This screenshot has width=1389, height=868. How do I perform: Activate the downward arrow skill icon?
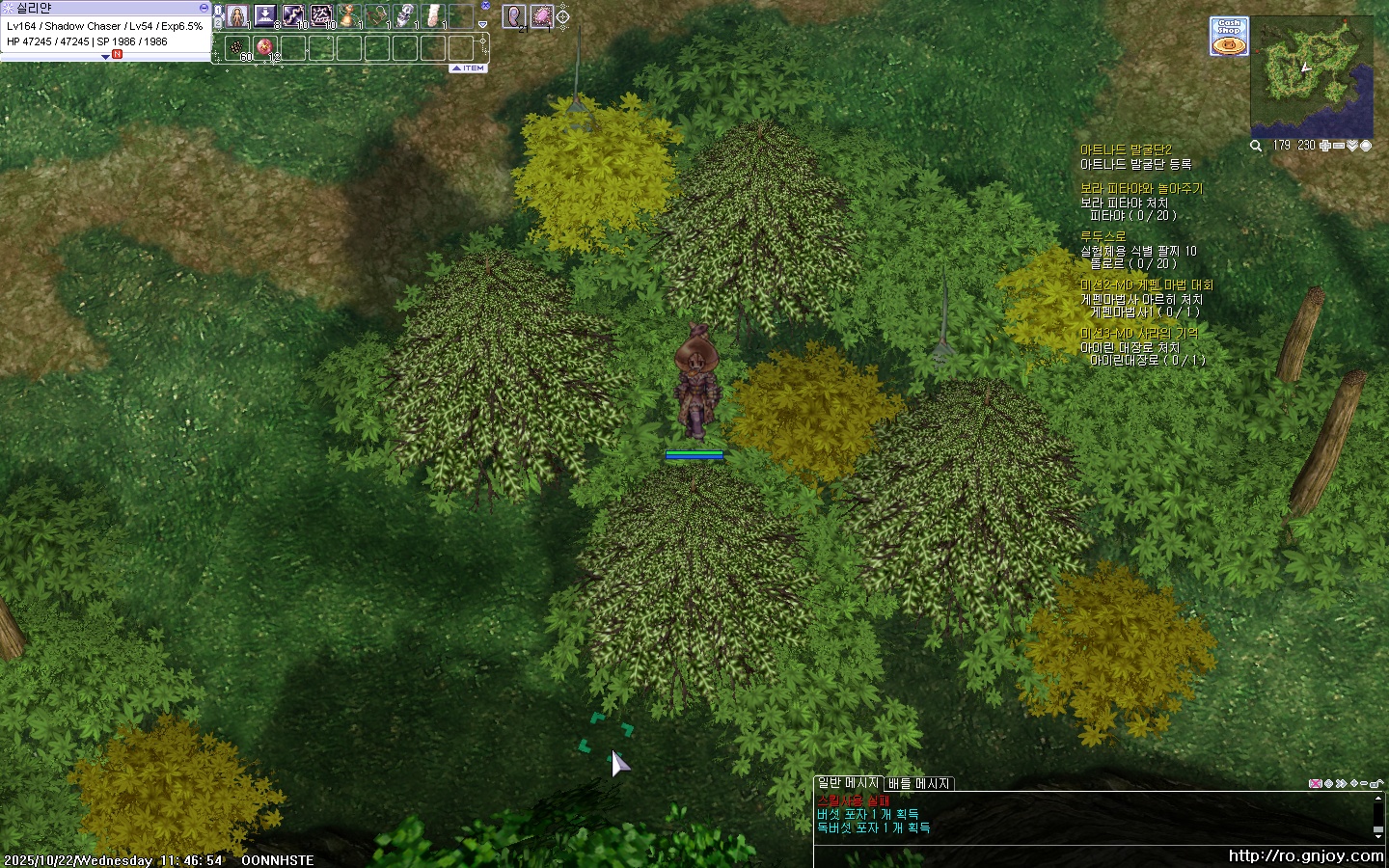[x=264, y=16]
